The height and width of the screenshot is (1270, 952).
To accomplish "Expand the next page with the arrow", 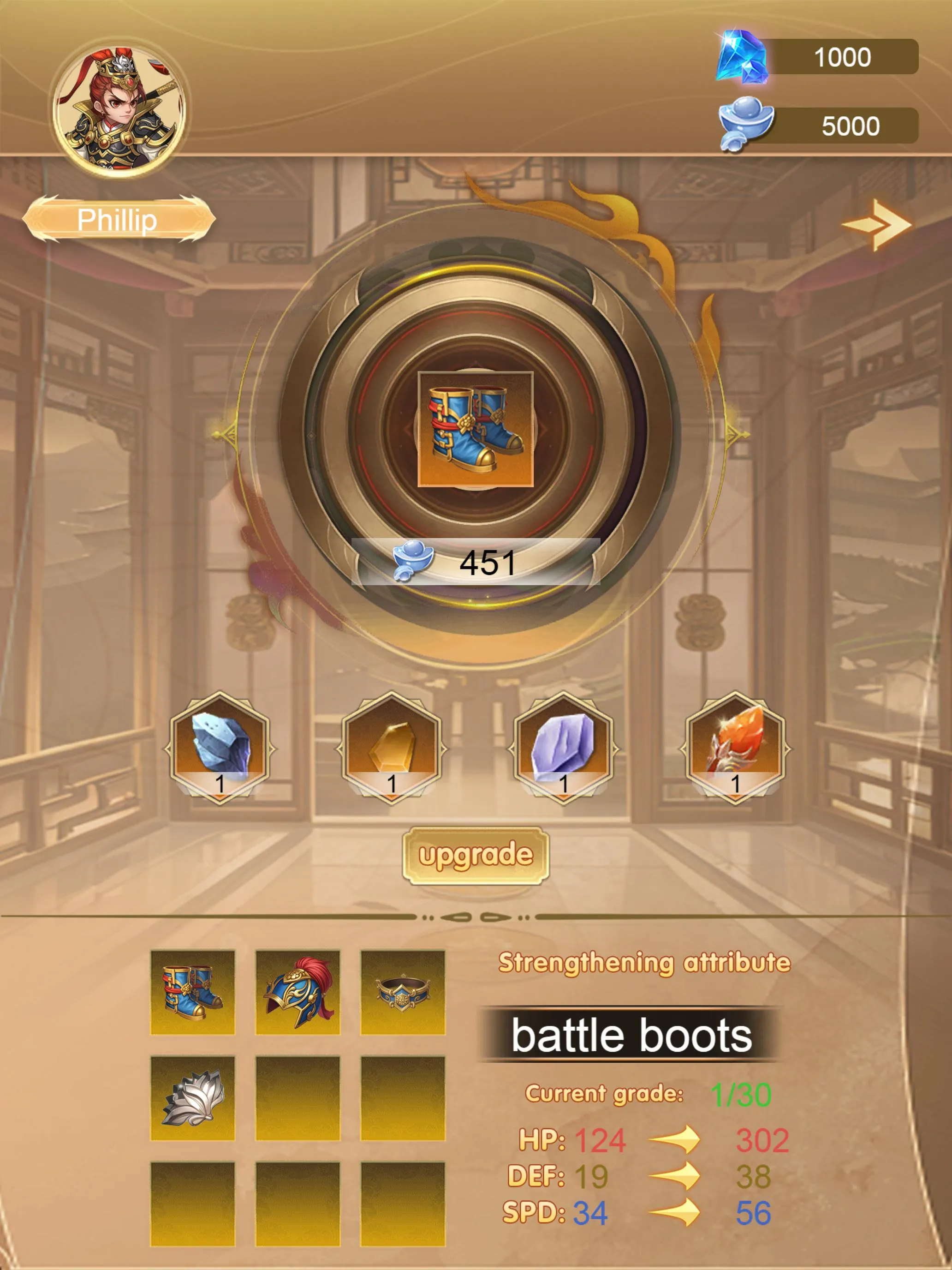I will pos(877,225).
